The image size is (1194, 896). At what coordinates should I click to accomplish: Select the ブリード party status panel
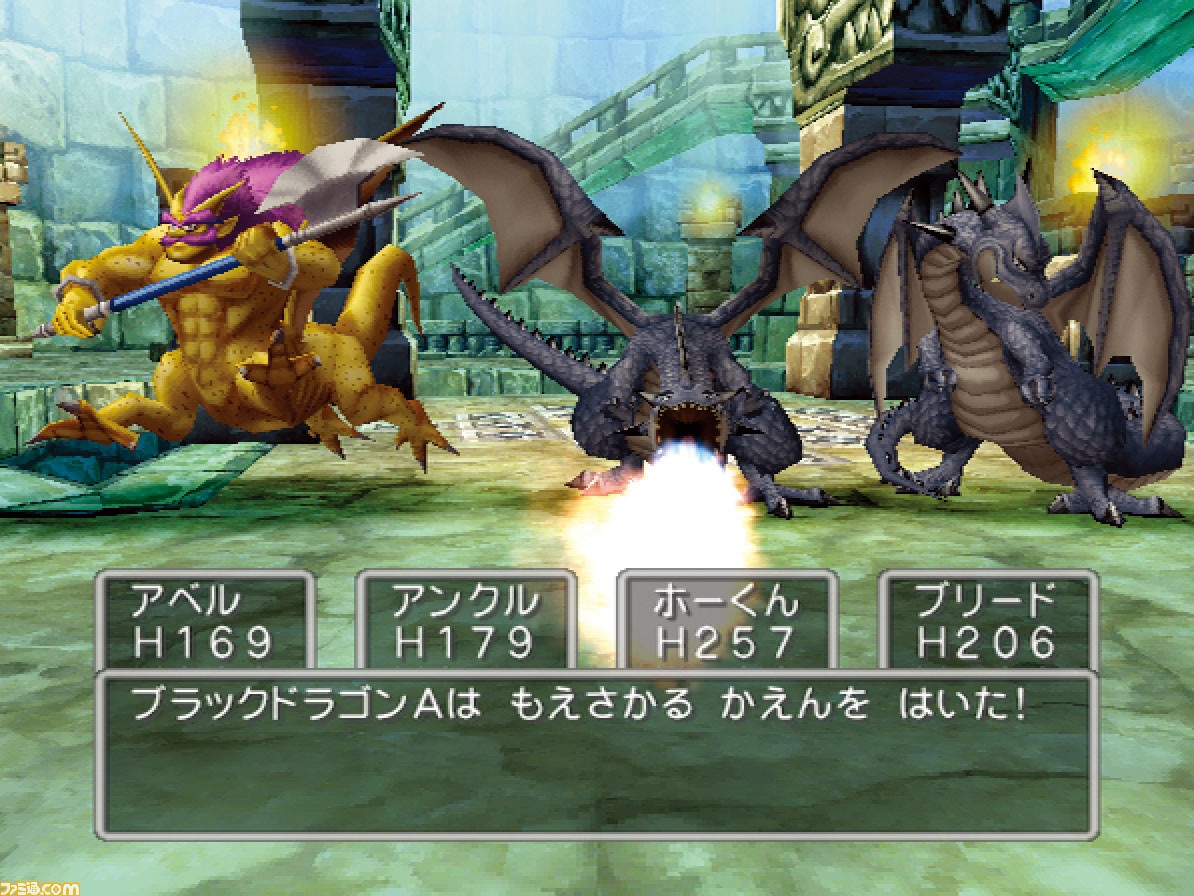[x=987, y=622]
